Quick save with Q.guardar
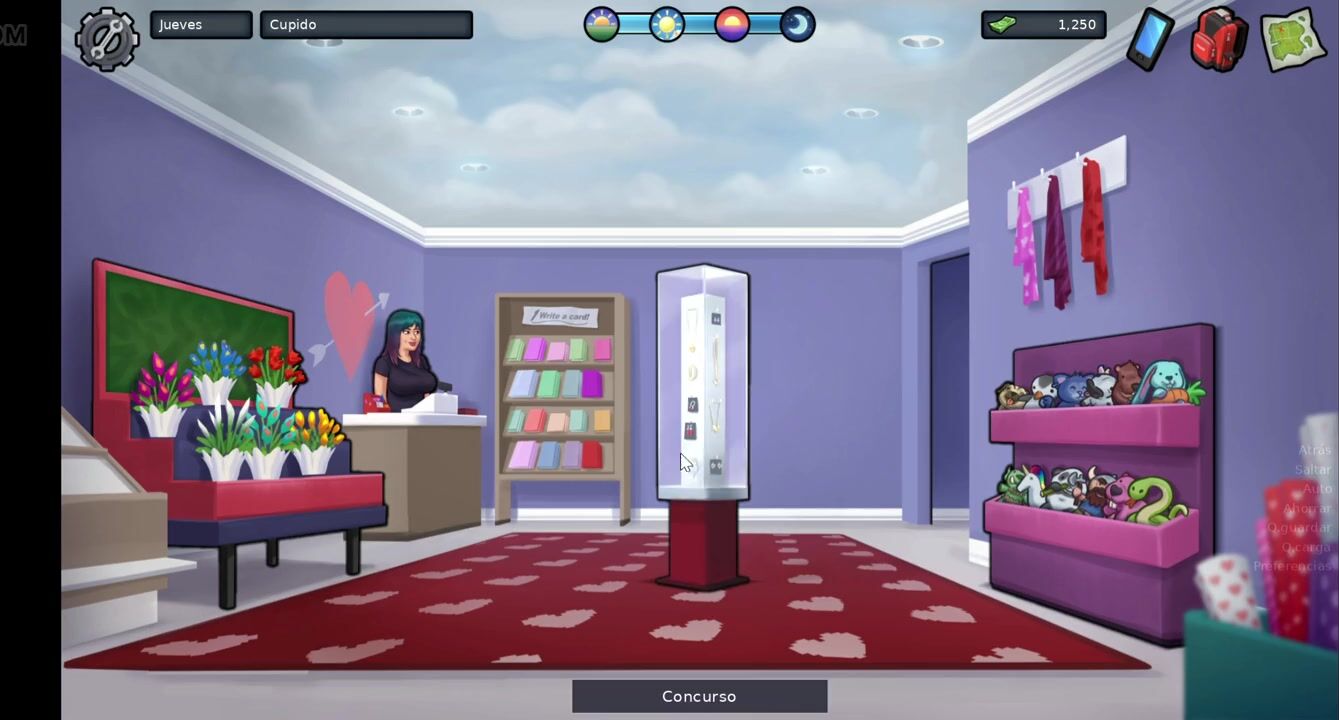The width and height of the screenshot is (1339, 720). click(1299, 527)
